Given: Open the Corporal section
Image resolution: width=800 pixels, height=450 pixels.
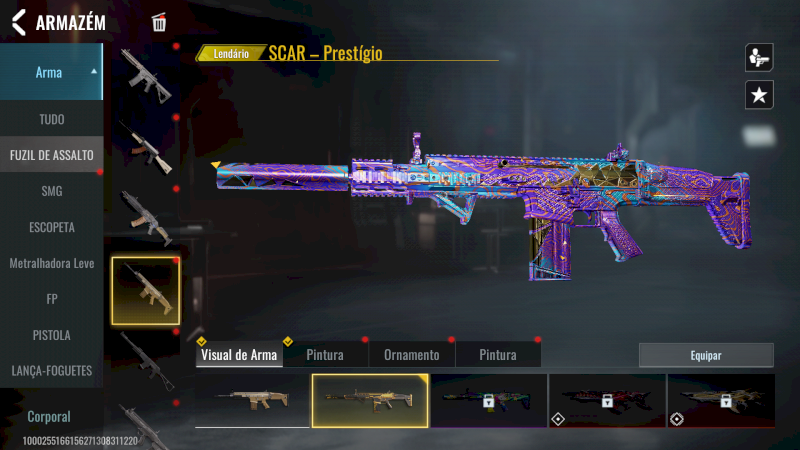Looking at the screenshot, I should 49,416.
